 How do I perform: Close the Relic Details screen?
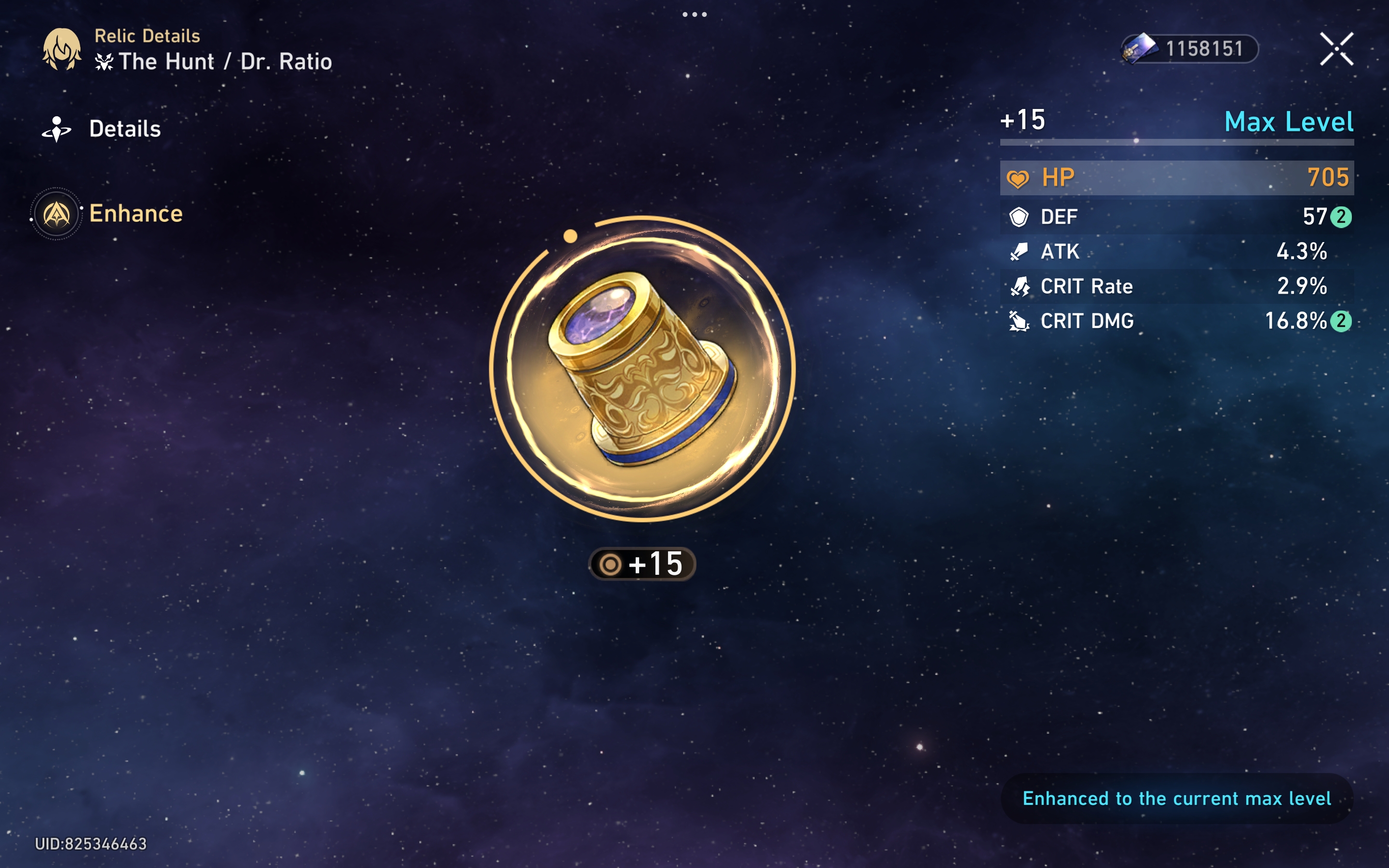(x=1336, y=49)
